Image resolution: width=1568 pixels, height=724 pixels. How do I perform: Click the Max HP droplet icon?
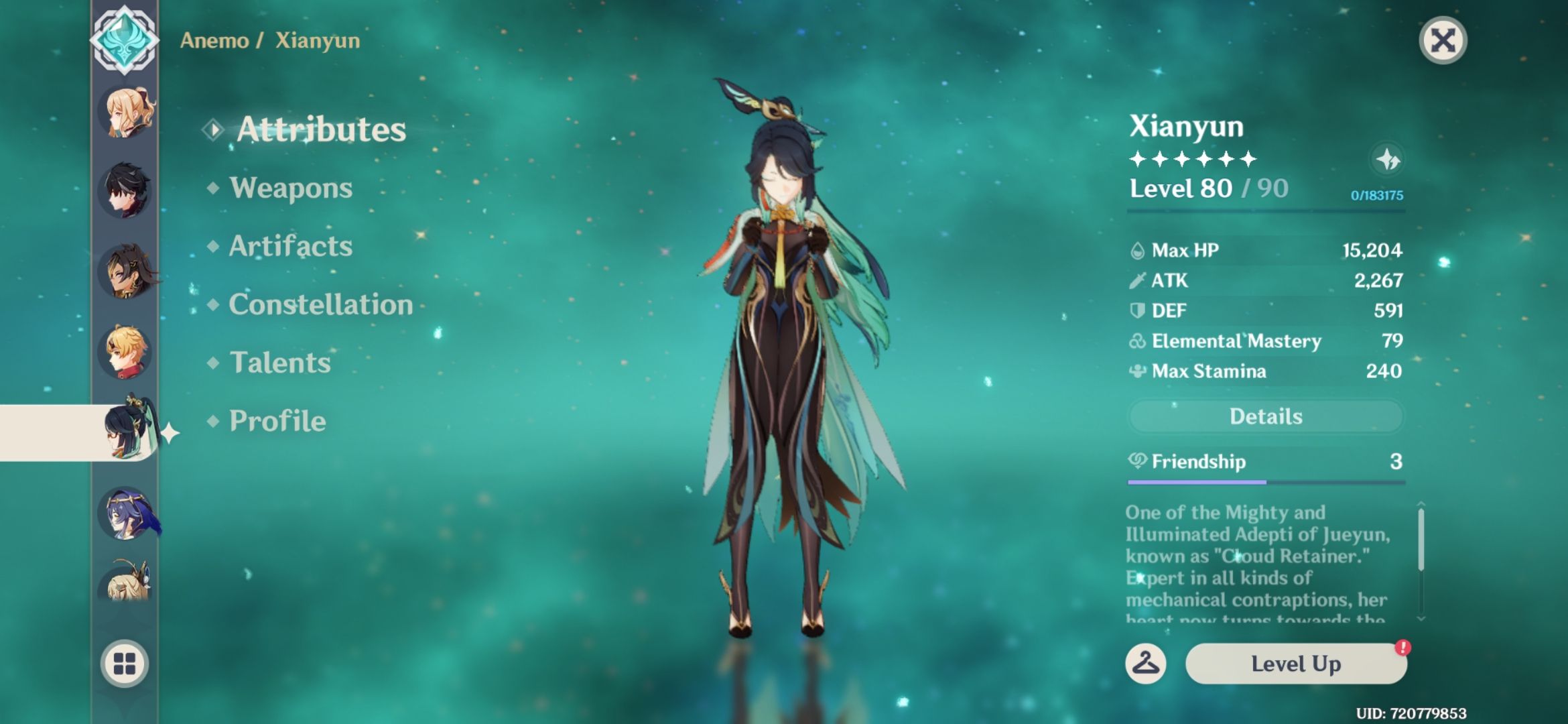pos(1137,250)
